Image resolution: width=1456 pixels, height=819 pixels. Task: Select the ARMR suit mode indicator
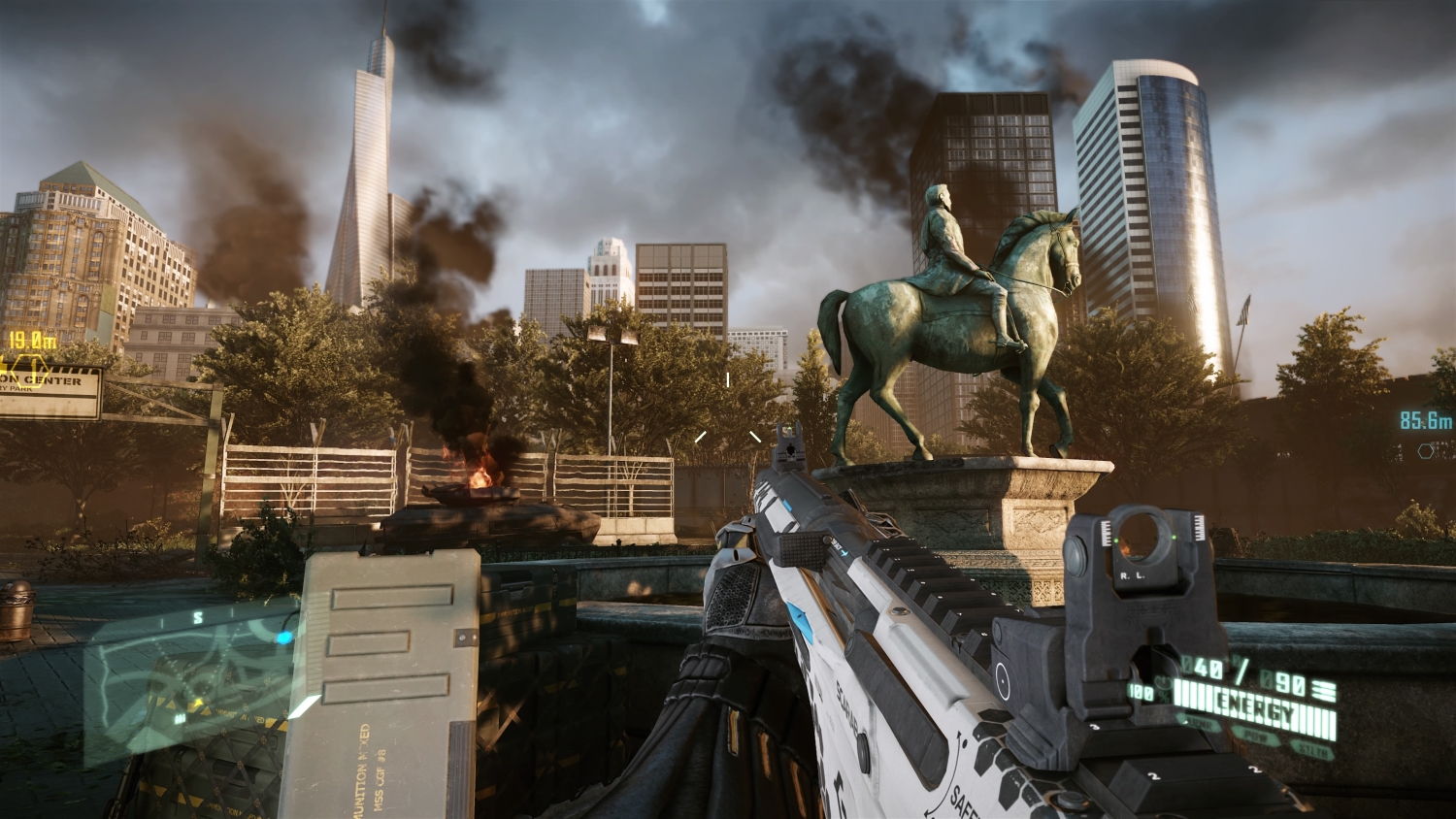tap(1204, 724)
